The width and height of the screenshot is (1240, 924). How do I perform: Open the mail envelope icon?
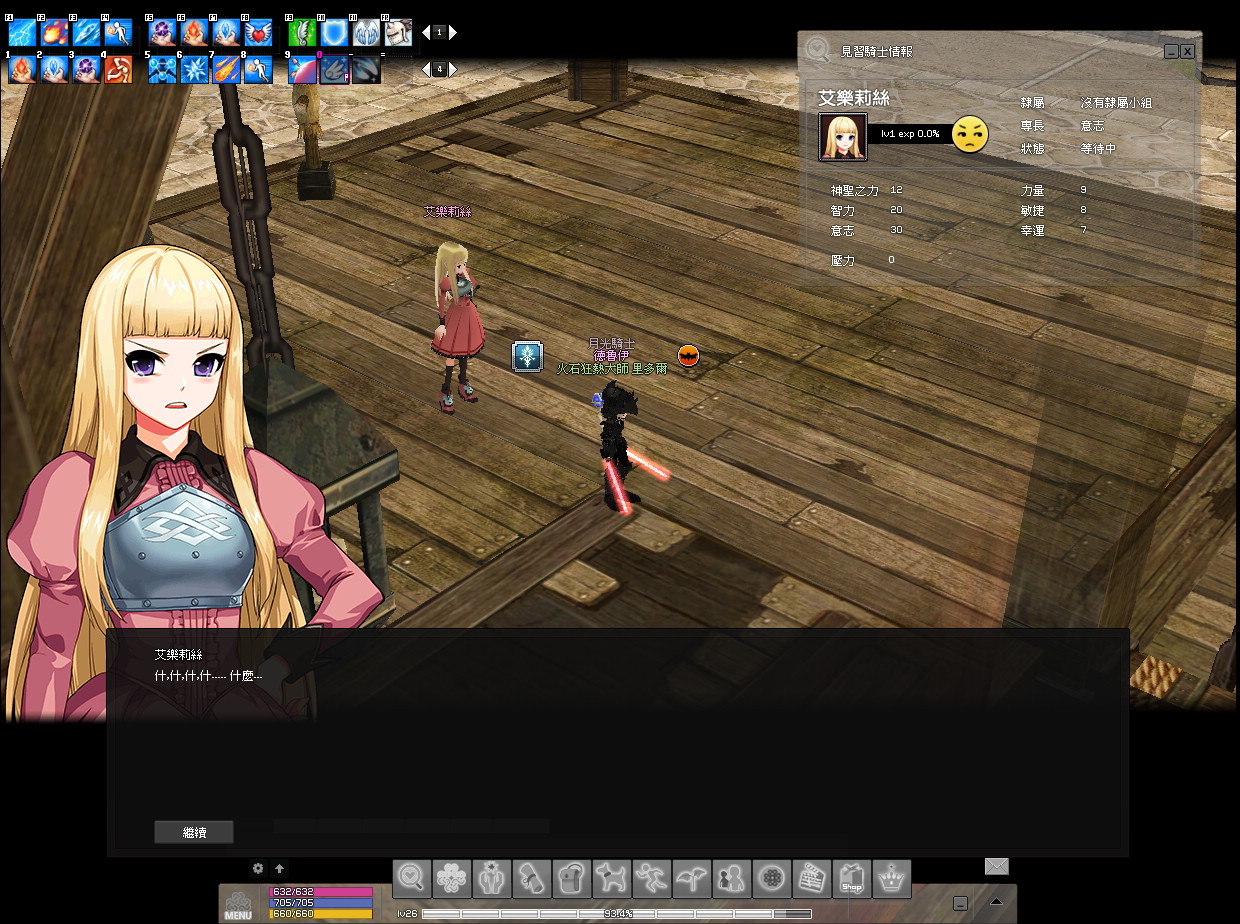pyautogui.click(x=996, y=866)
